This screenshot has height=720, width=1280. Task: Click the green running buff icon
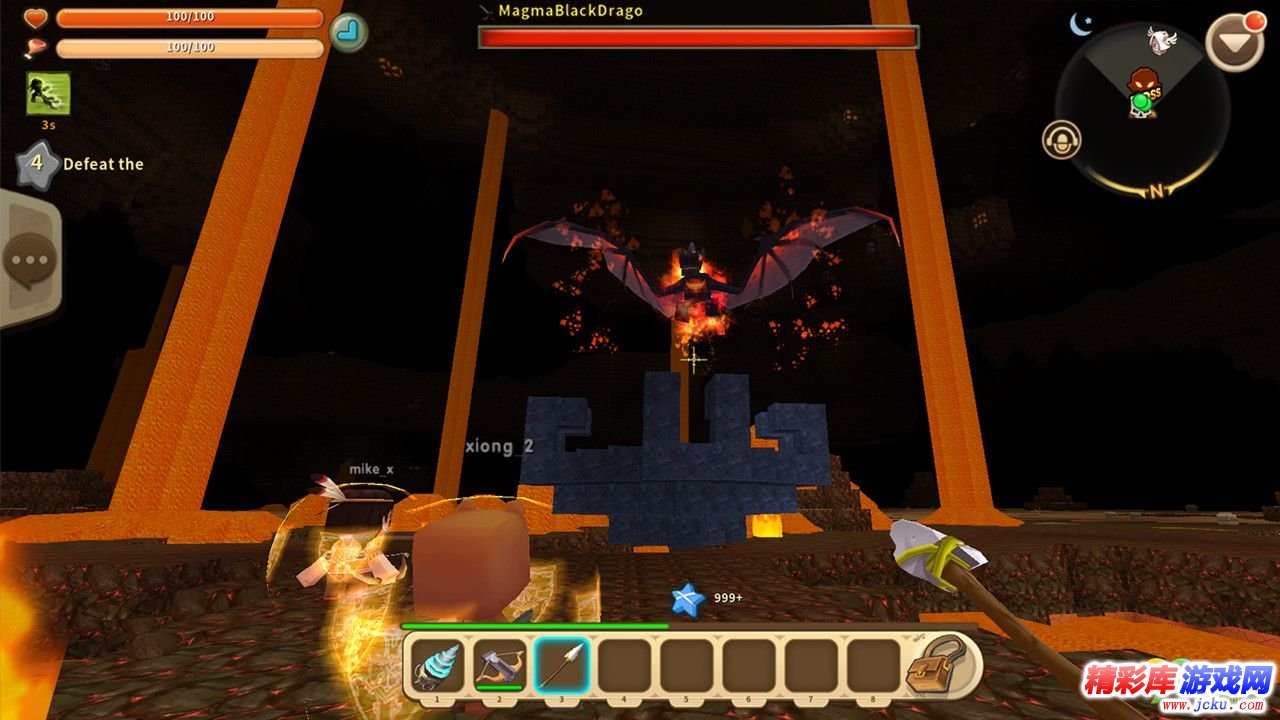(48, 94)
